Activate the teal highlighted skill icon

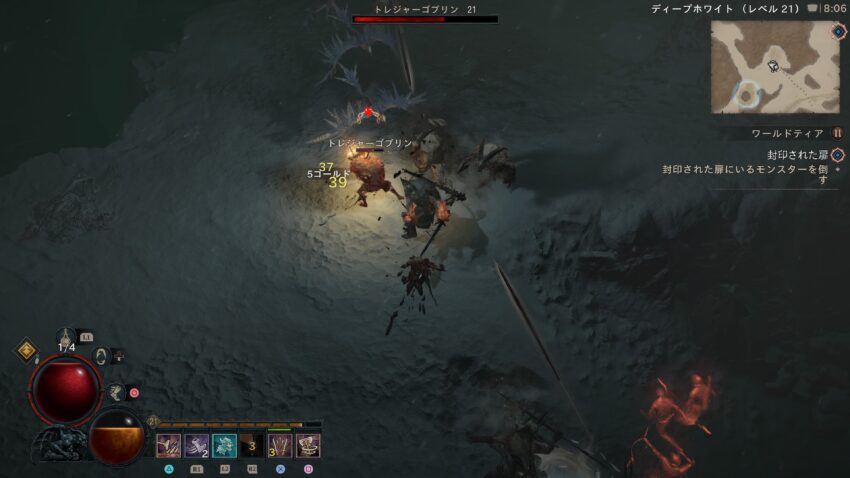224,445
